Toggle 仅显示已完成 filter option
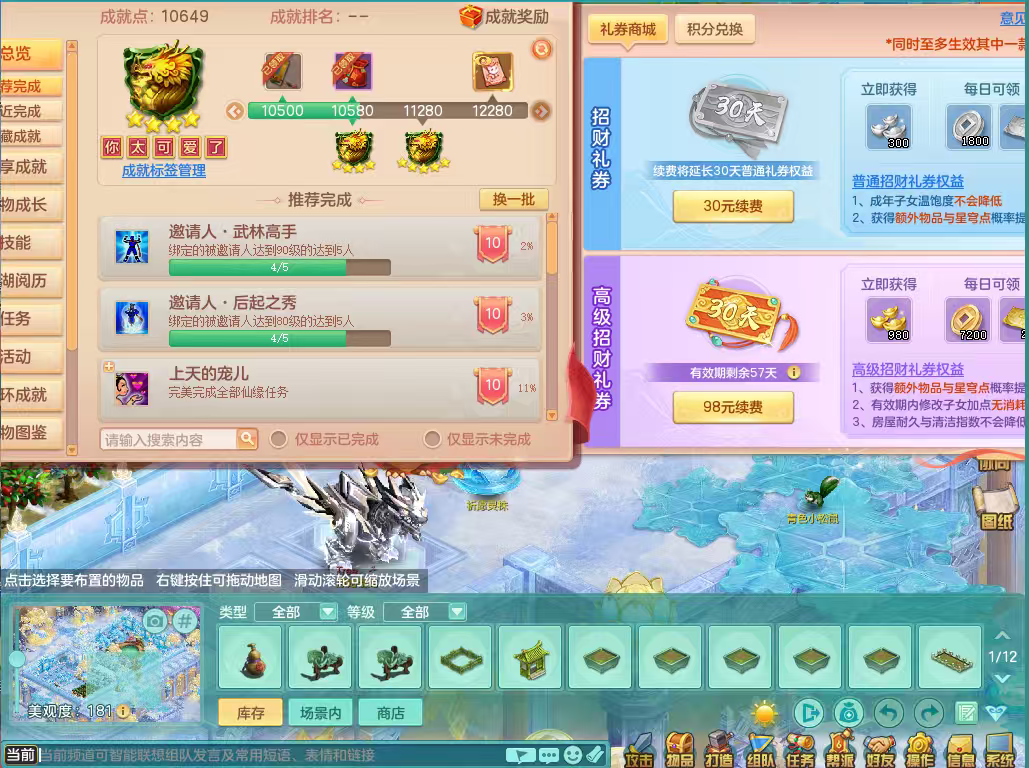This screenshot has width=1029, height=768. coord(279,439)
